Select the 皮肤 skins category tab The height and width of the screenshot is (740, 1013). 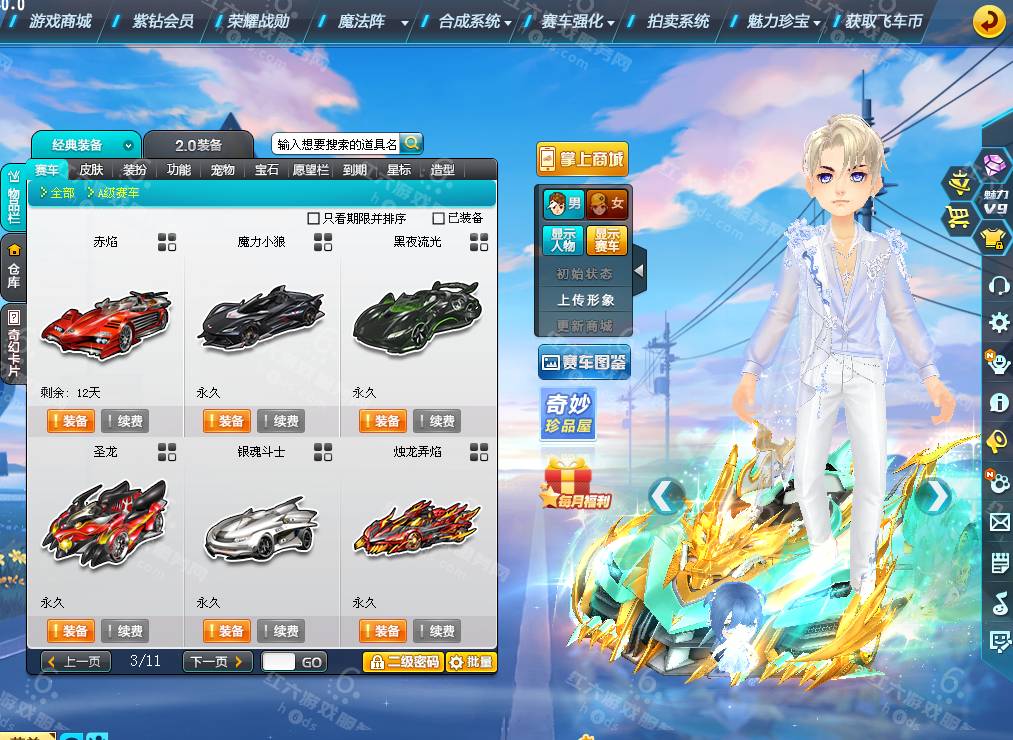[x=91, y=170]
